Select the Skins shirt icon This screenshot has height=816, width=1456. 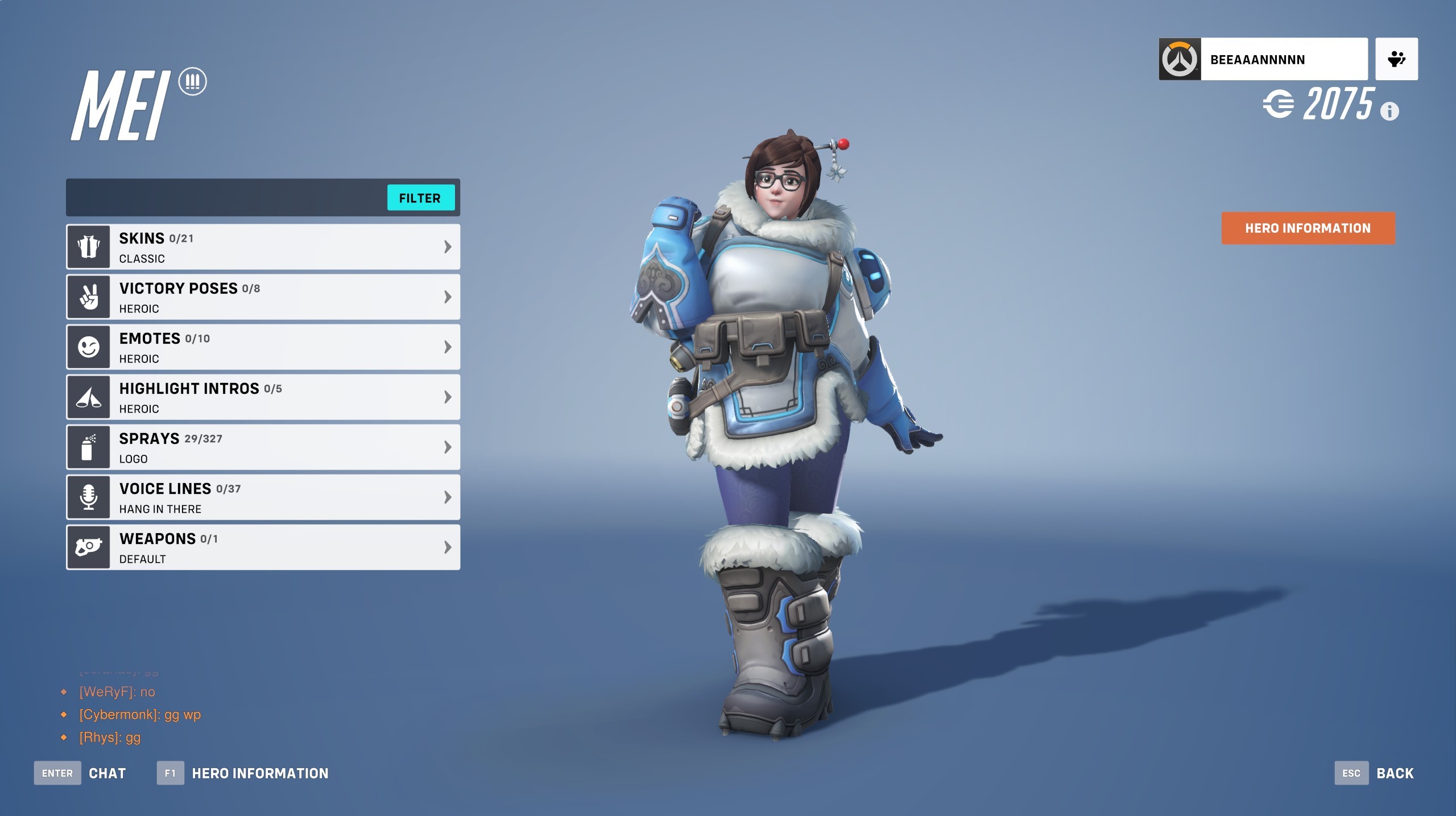click(x=88, y=246)
